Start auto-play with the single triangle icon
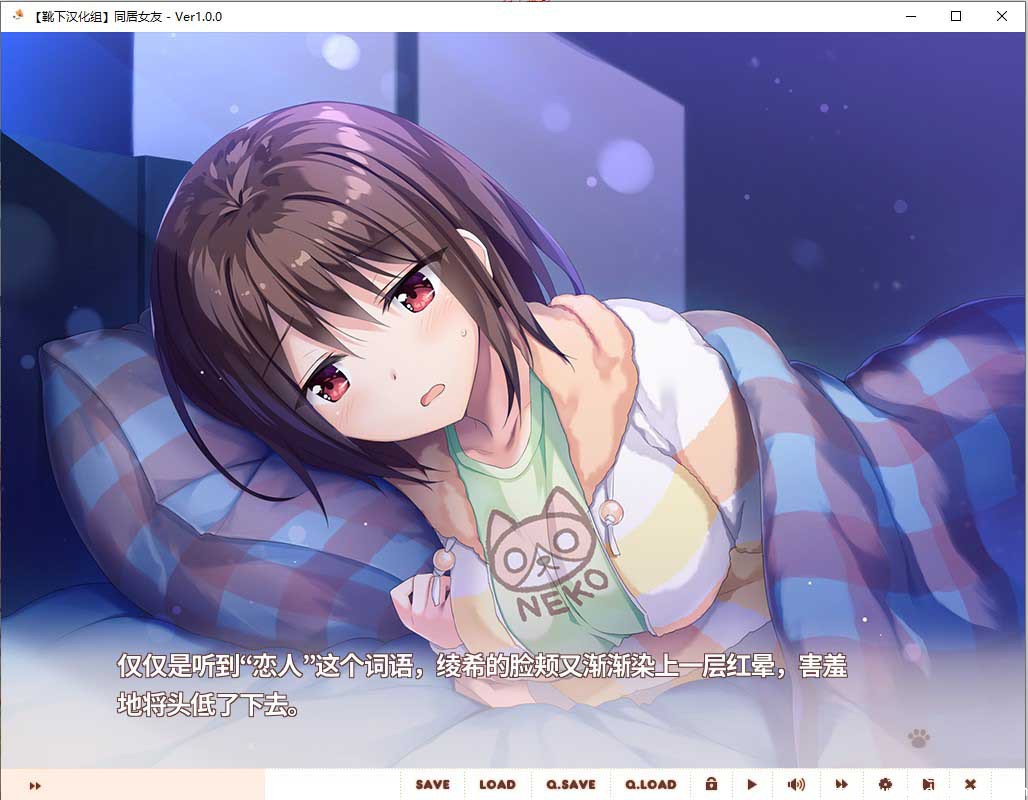Image resolution: width=1028 pixels, height=800 pixels. (x=752, y=785)
